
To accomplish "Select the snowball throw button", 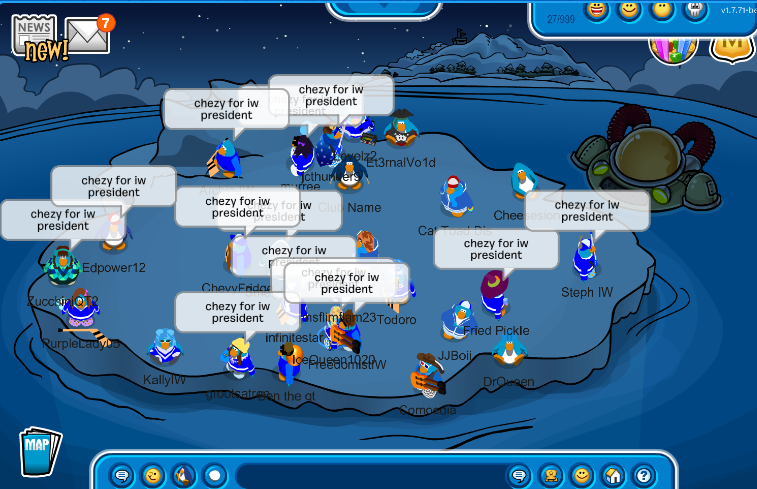I will point(214,475).
